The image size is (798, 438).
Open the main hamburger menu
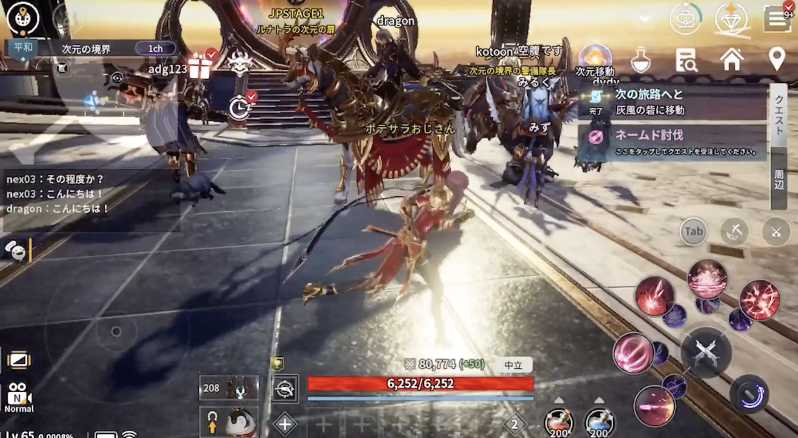tap(777, 17)
